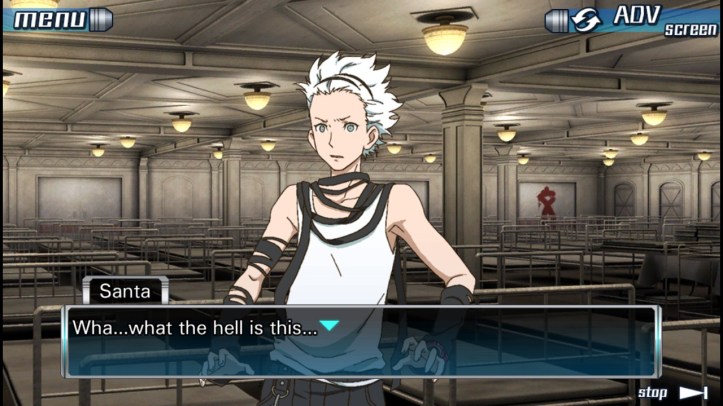
Task: Advance the dialogue with the blue arrow
Action: coord(329,326)
